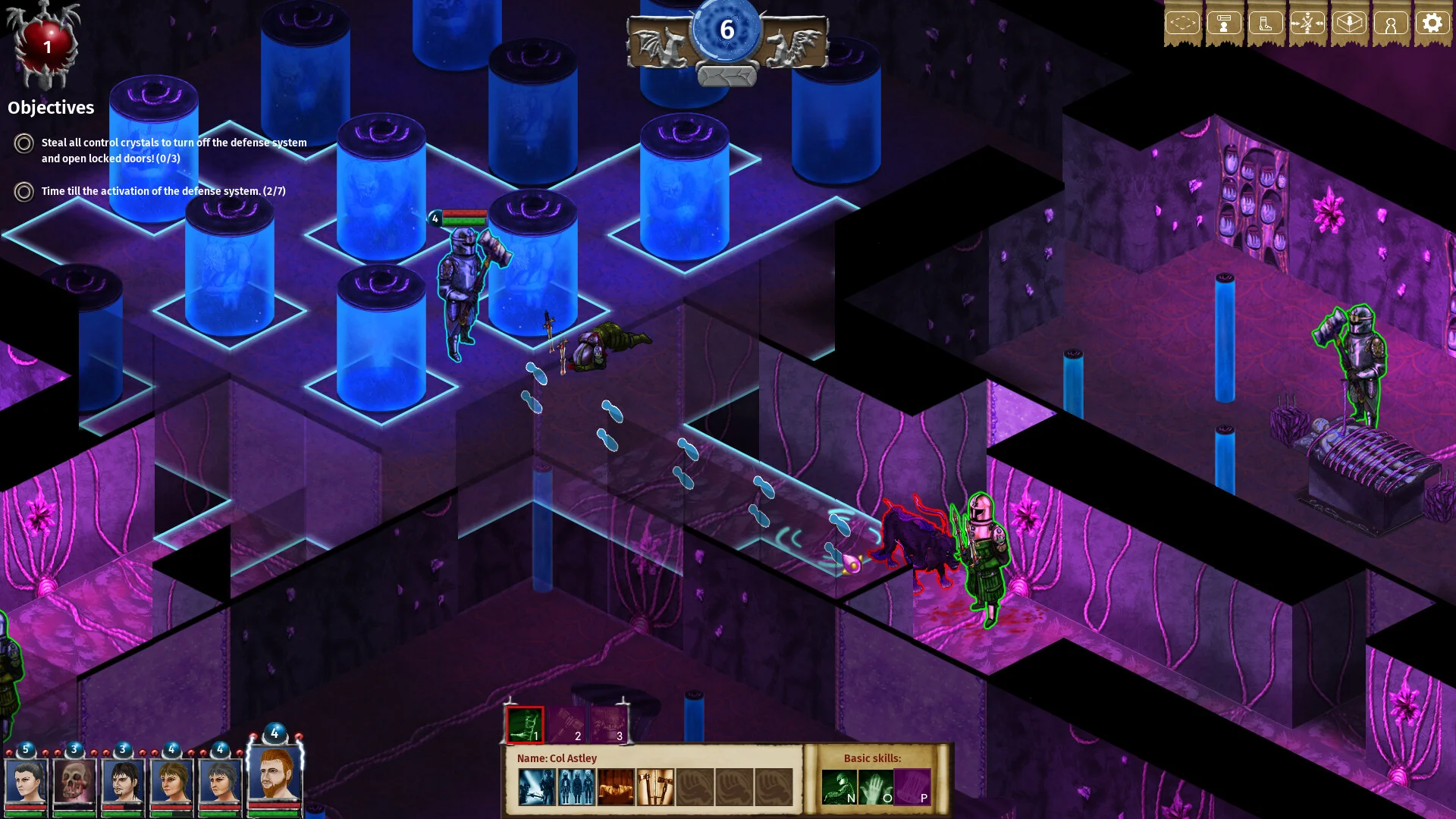Select the red-bearded hero portrait
The image size is (1456, 819).
(275, 775)
